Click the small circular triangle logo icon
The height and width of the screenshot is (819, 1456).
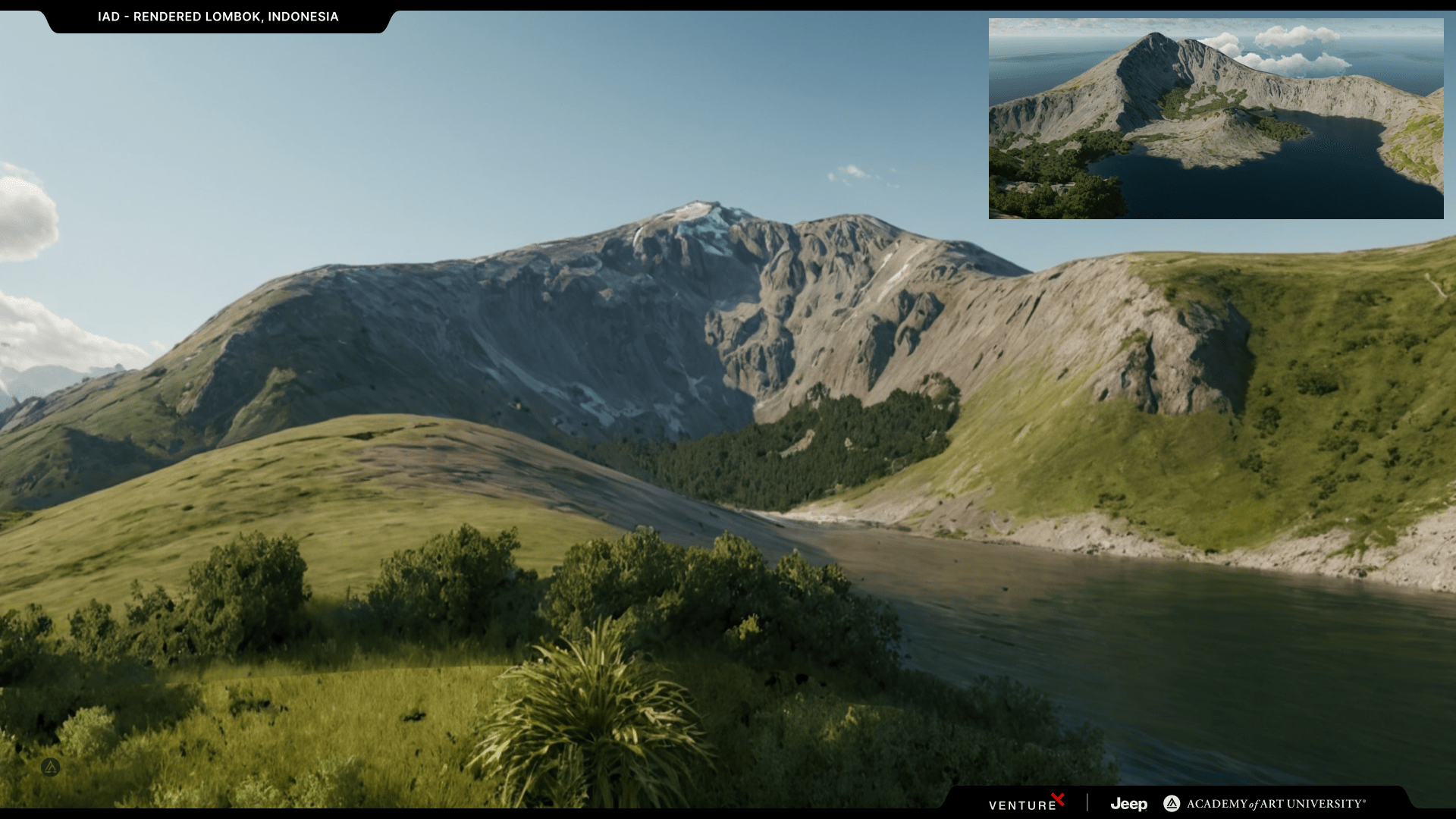(x=50, y=767)
